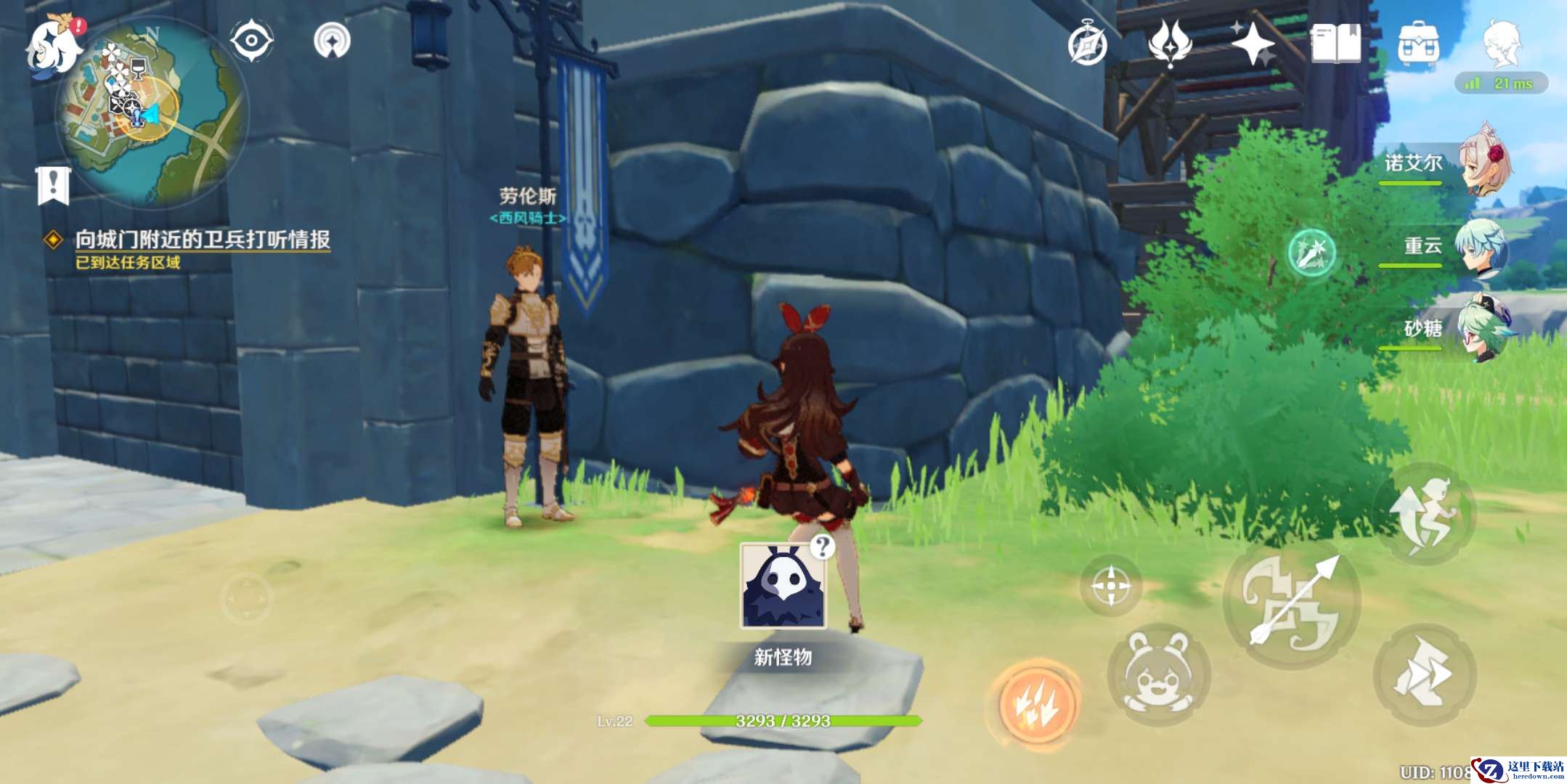Toggle elemental sight eye icon
1567x784 pixels.
[x=251, y=40]
